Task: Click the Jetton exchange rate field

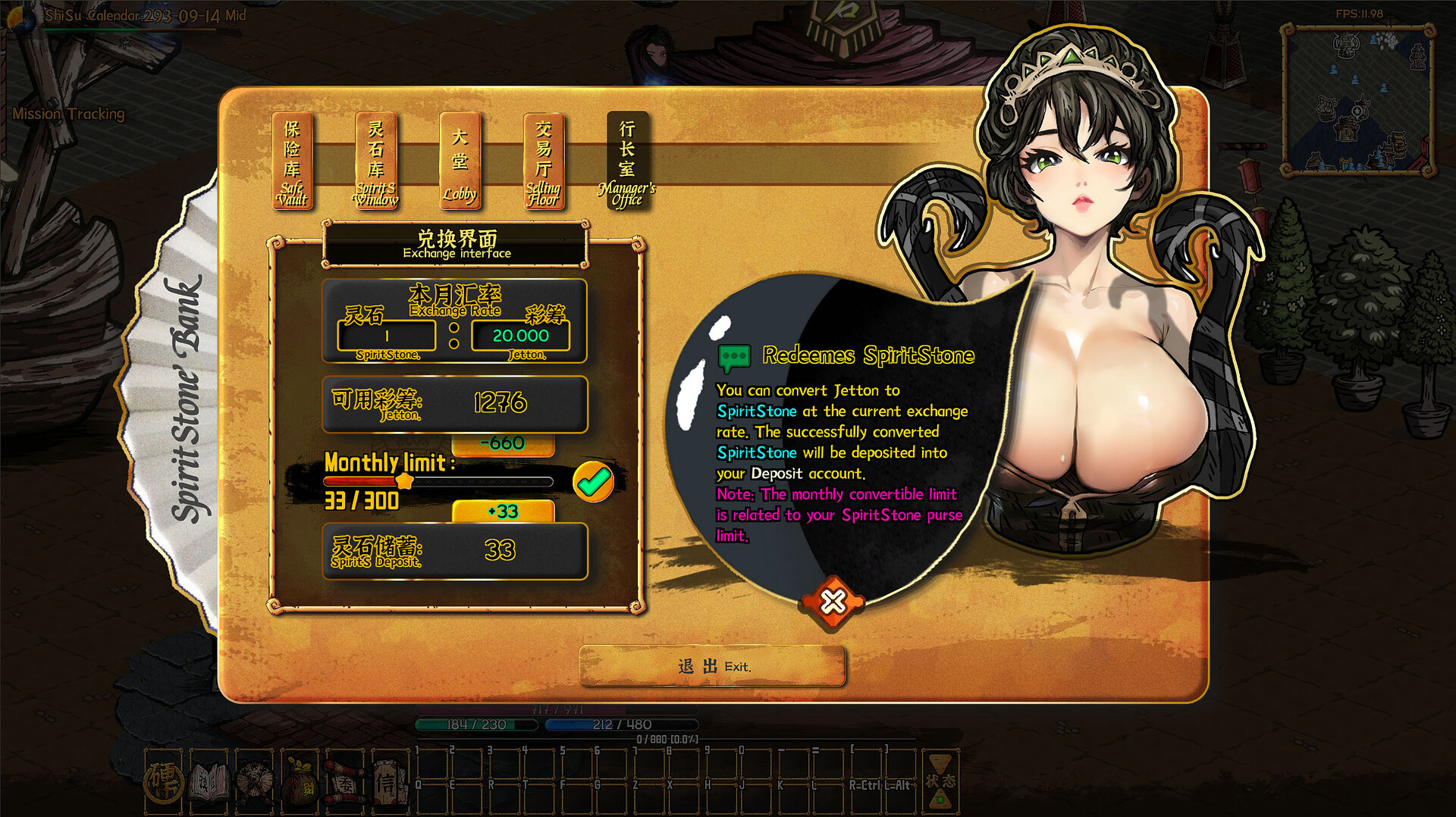Action: pyautogui.click(x=520, y=336)
